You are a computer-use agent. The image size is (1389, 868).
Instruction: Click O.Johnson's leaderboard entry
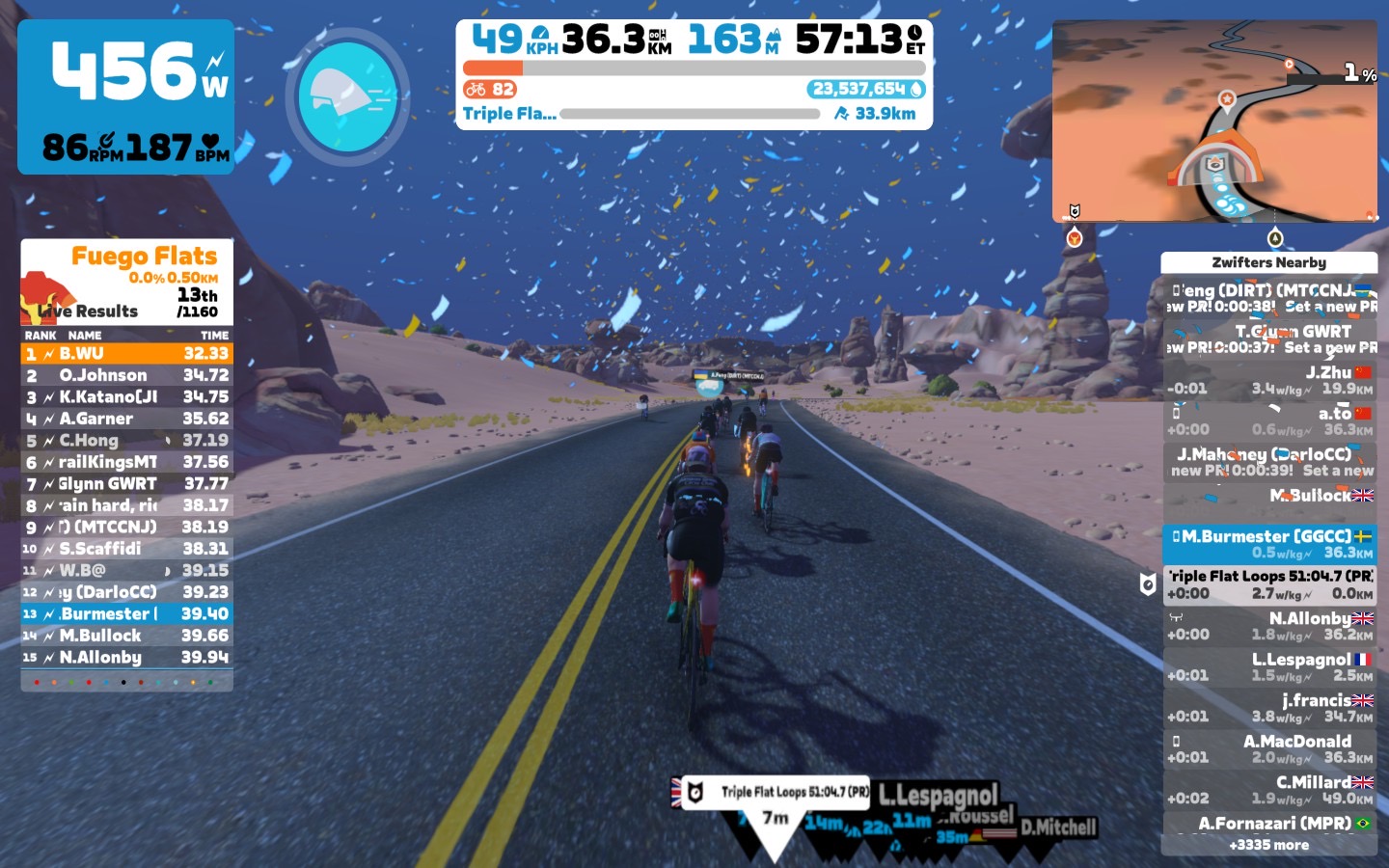[x=127, y=375]
